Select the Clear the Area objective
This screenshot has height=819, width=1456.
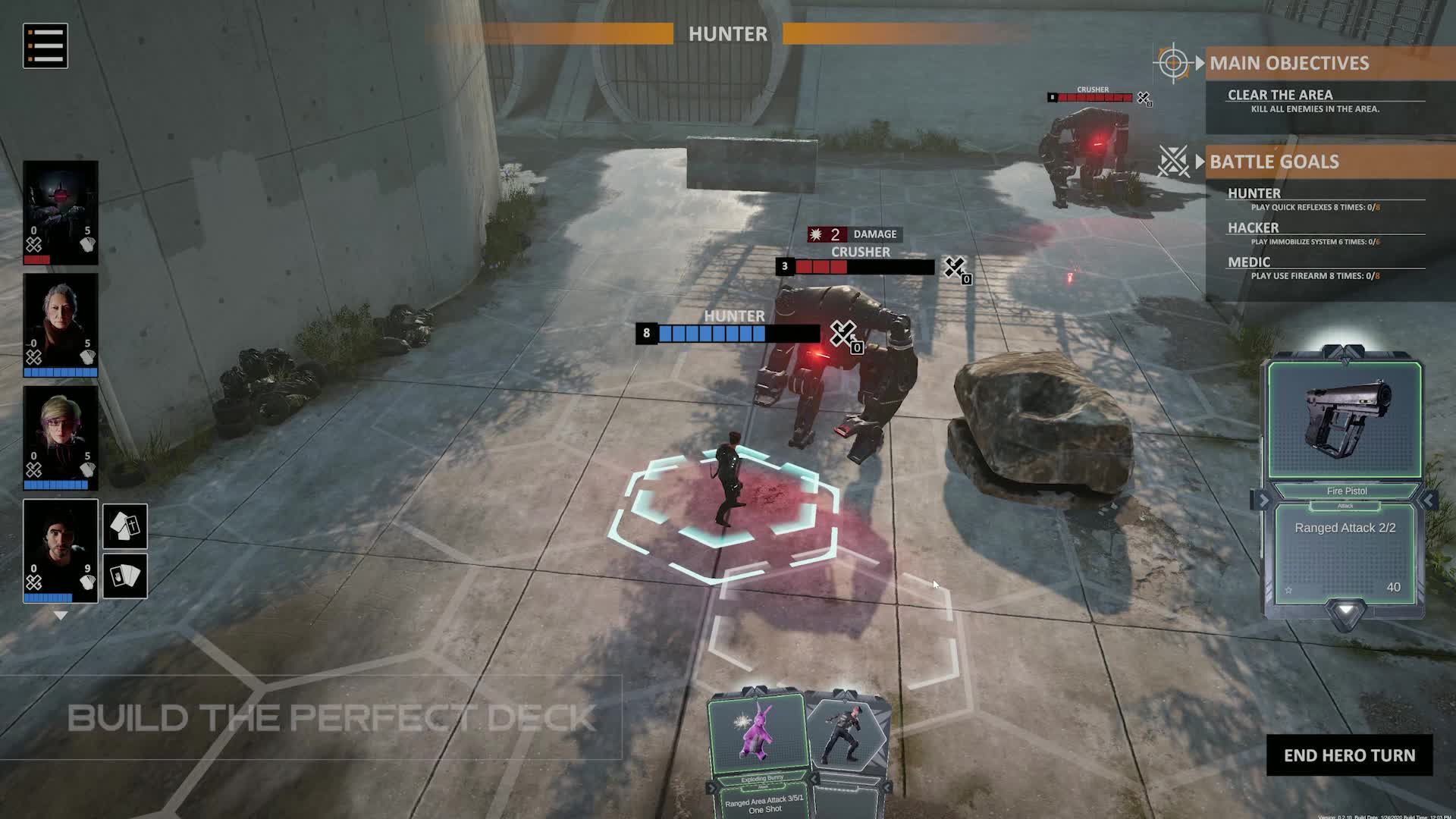(1280, 95)
